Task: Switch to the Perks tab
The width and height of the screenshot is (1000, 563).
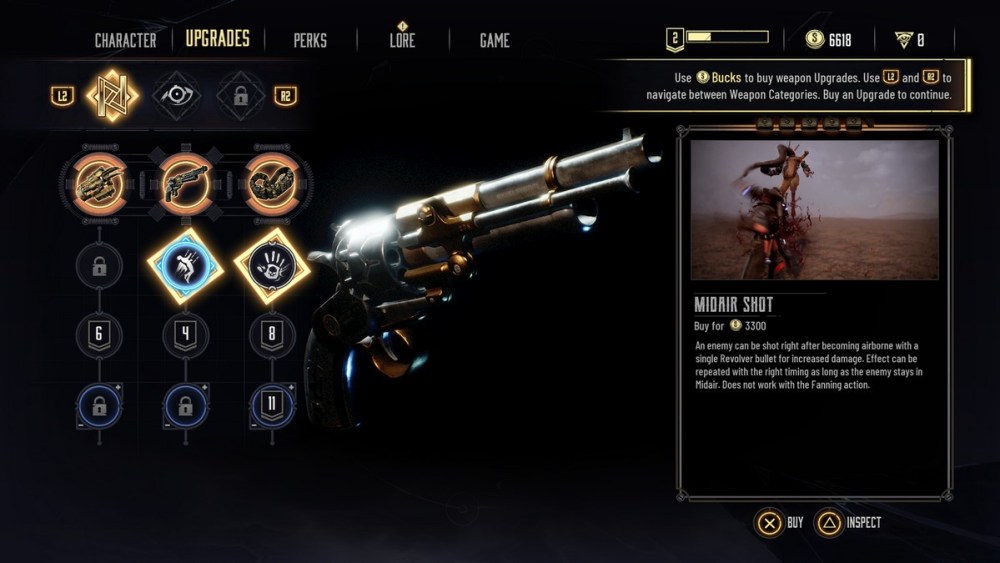Action: tap(310, 41)
